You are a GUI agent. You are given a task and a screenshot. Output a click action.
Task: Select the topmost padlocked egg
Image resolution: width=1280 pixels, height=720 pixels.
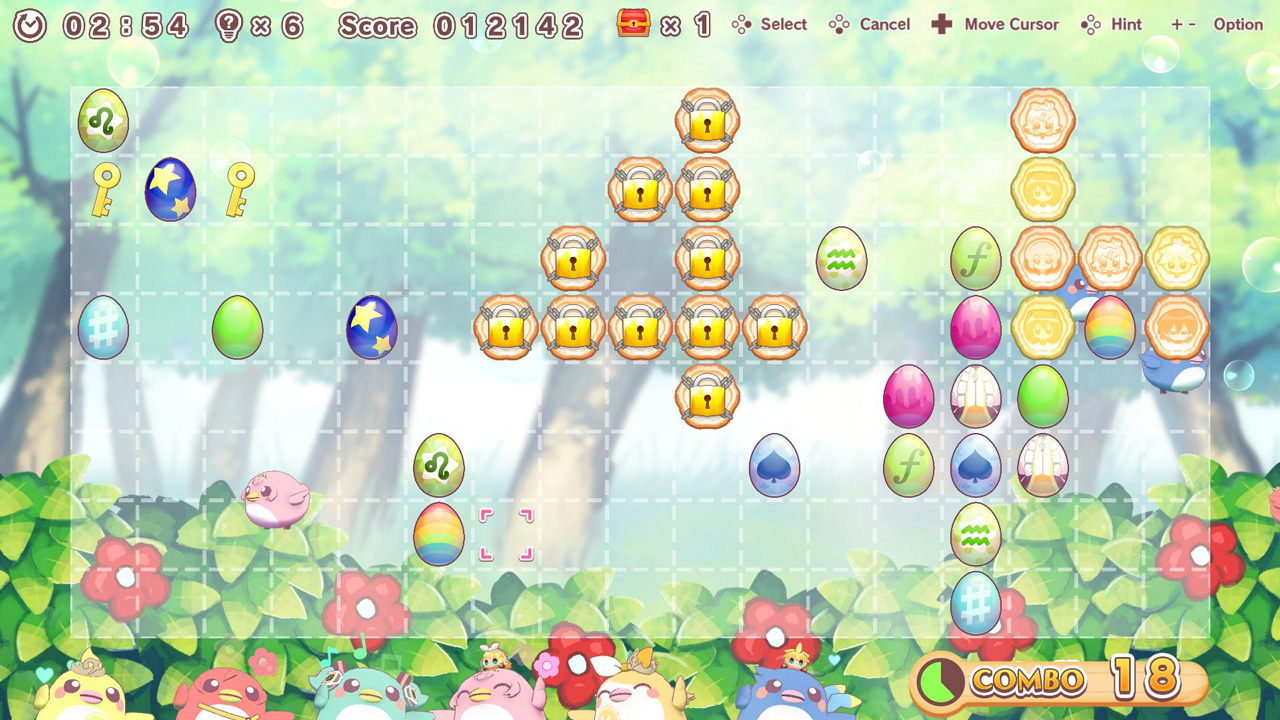click(x=707, y=120)
